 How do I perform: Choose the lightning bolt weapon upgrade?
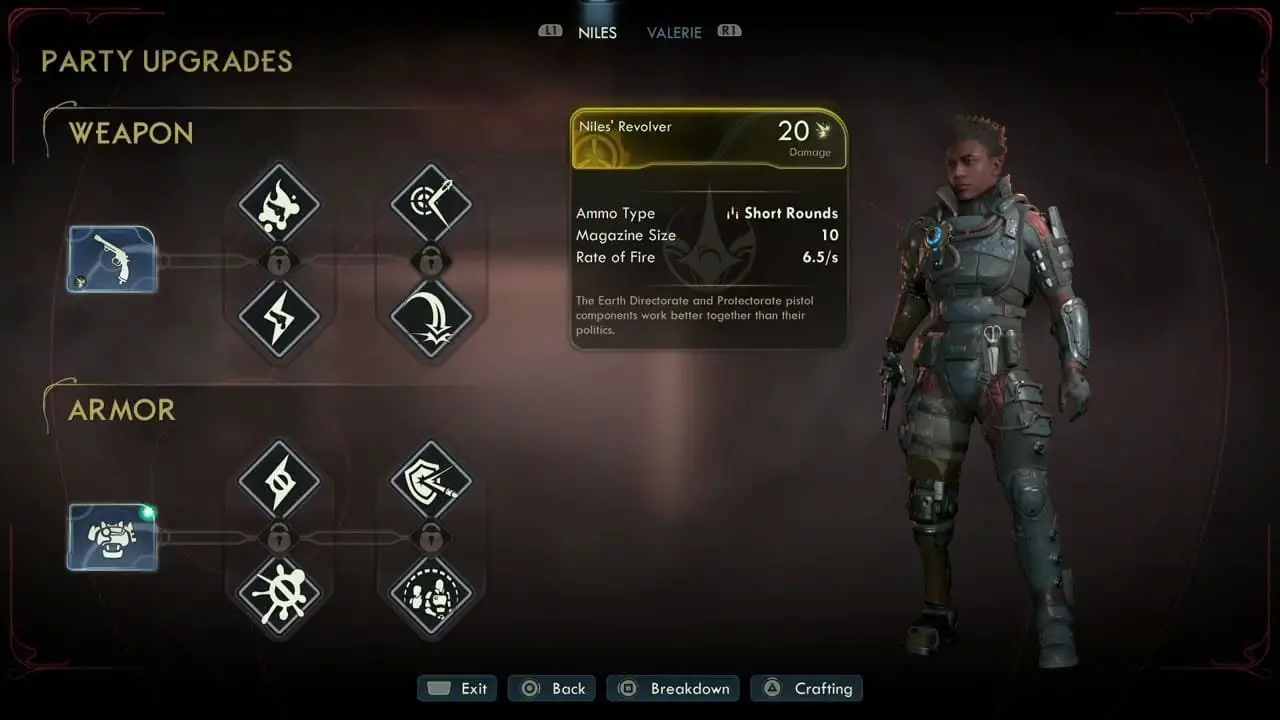(279, 319)
